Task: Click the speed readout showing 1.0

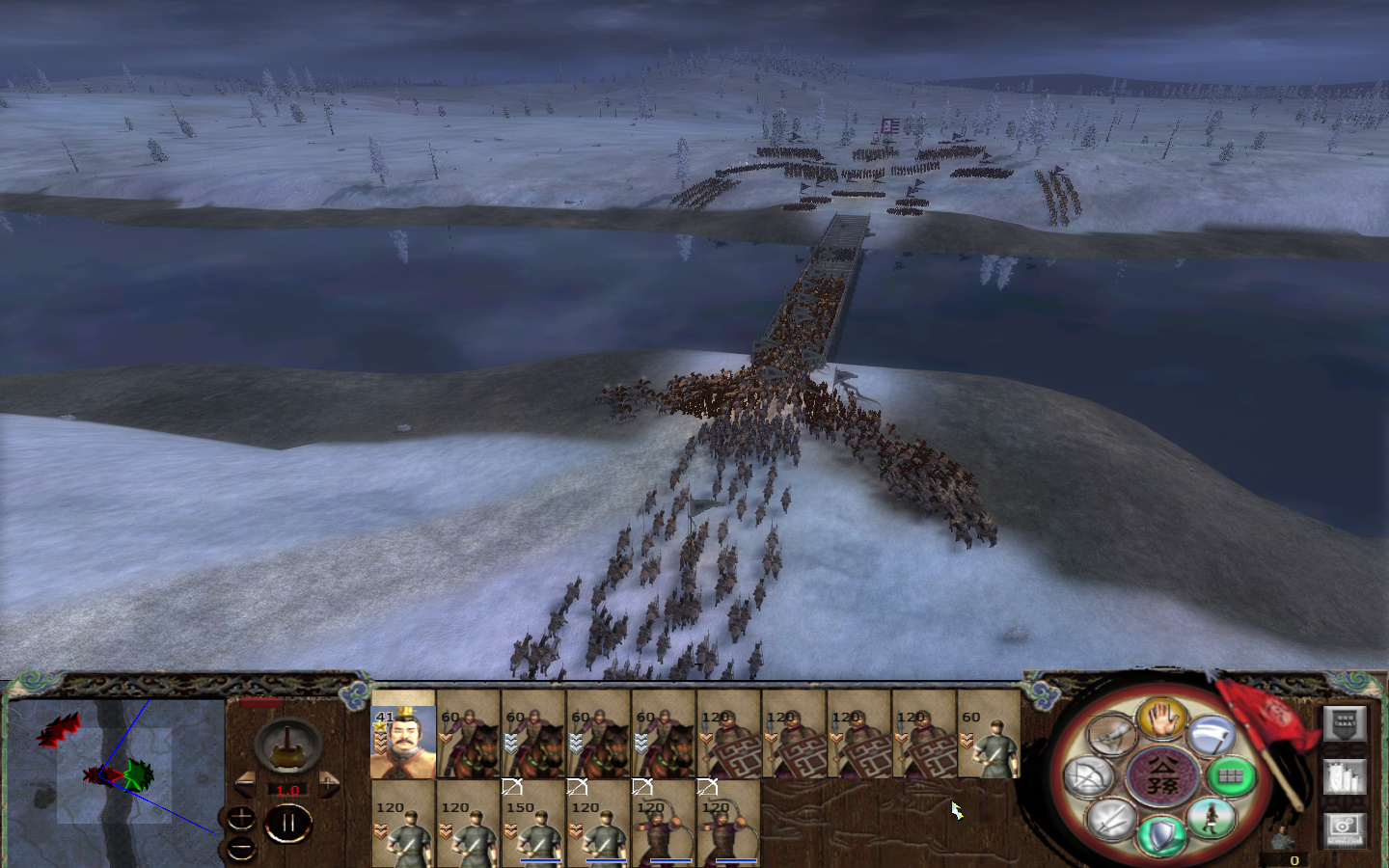Action: click(x=287, y=790)
